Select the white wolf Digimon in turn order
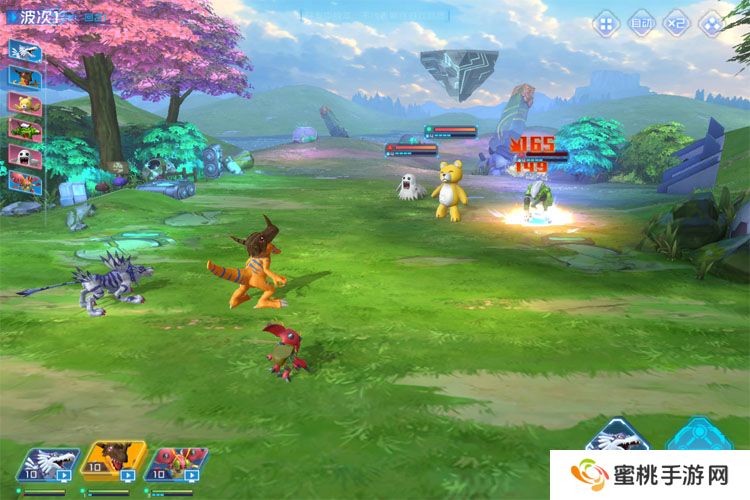 25,50
